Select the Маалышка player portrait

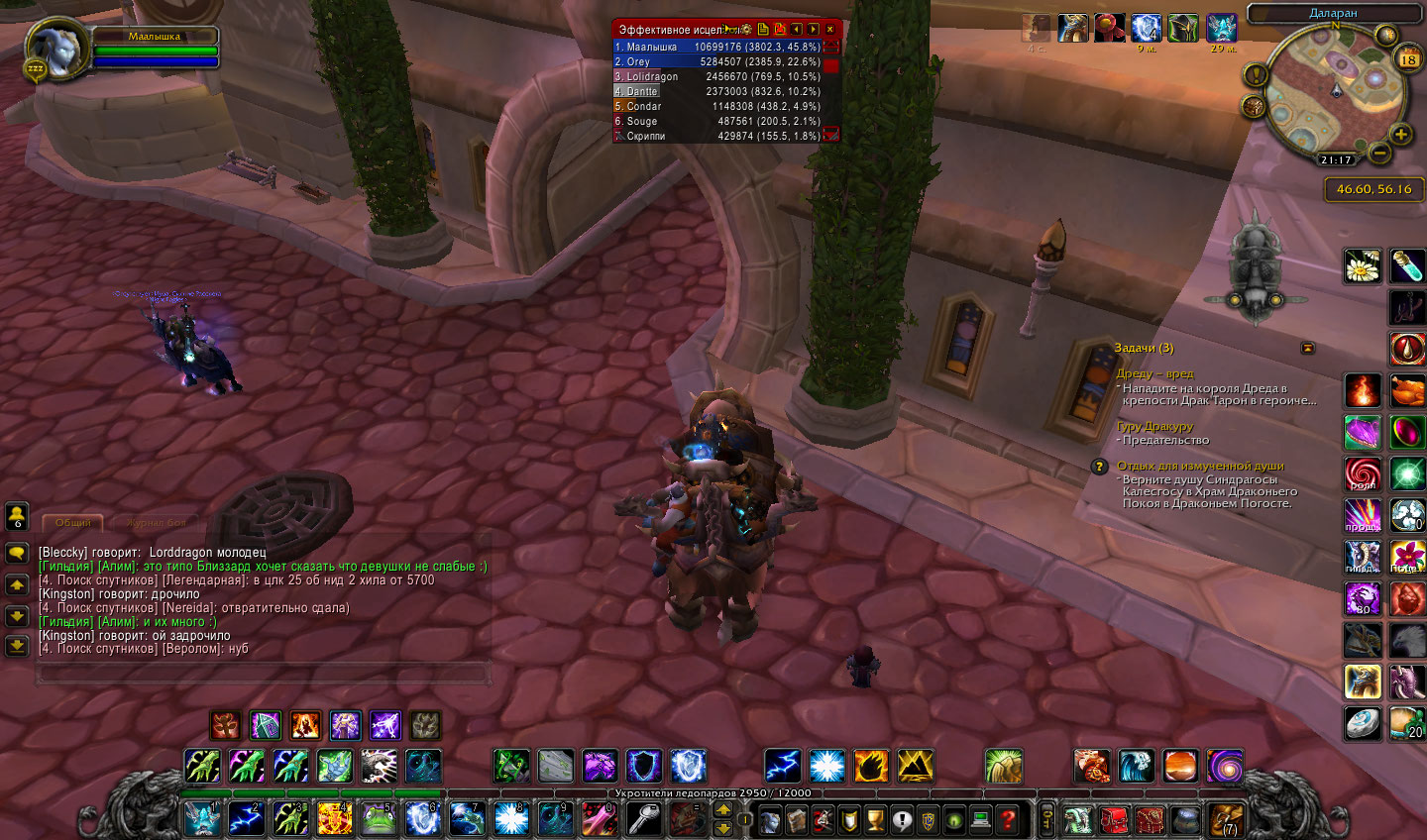(57, 48)
